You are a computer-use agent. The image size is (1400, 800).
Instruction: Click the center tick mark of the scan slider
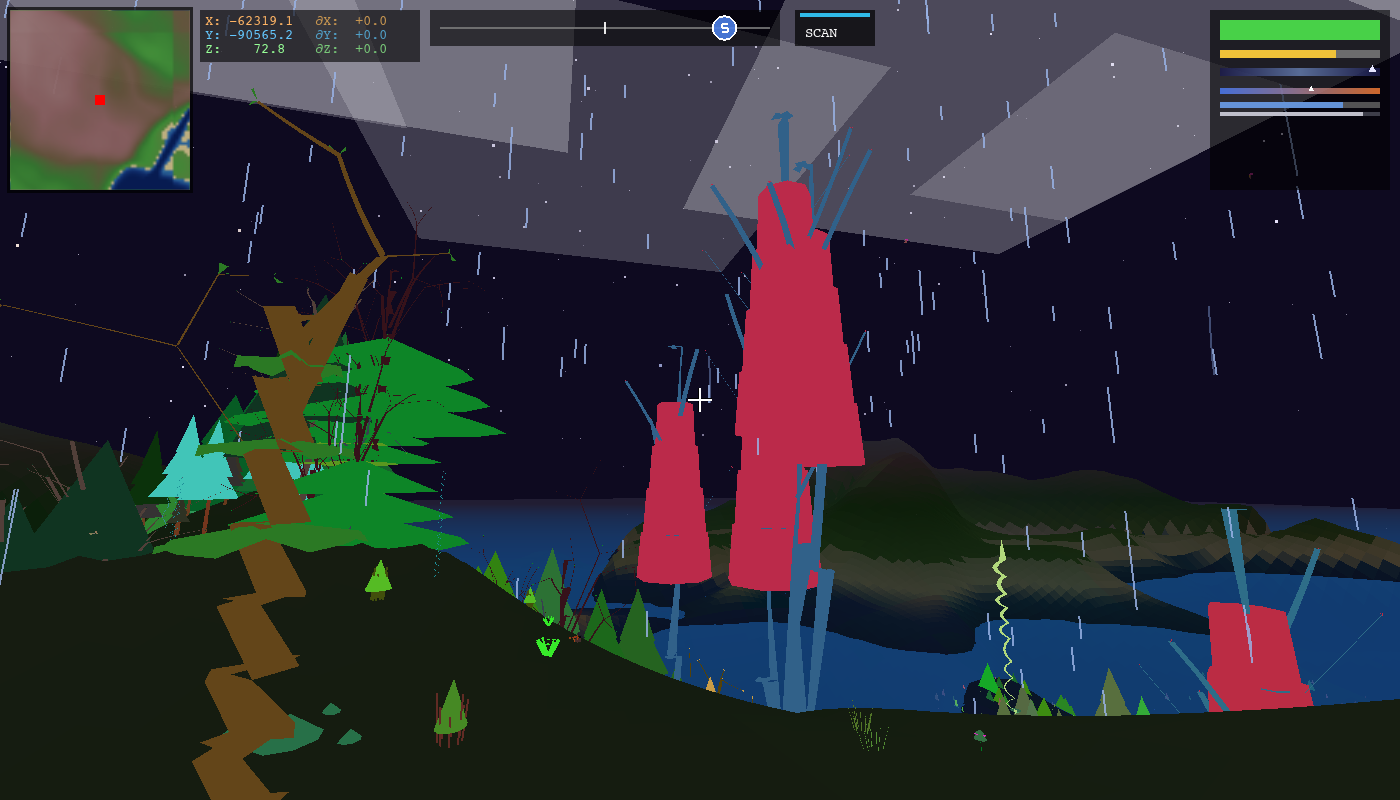[x=605, y=28]
